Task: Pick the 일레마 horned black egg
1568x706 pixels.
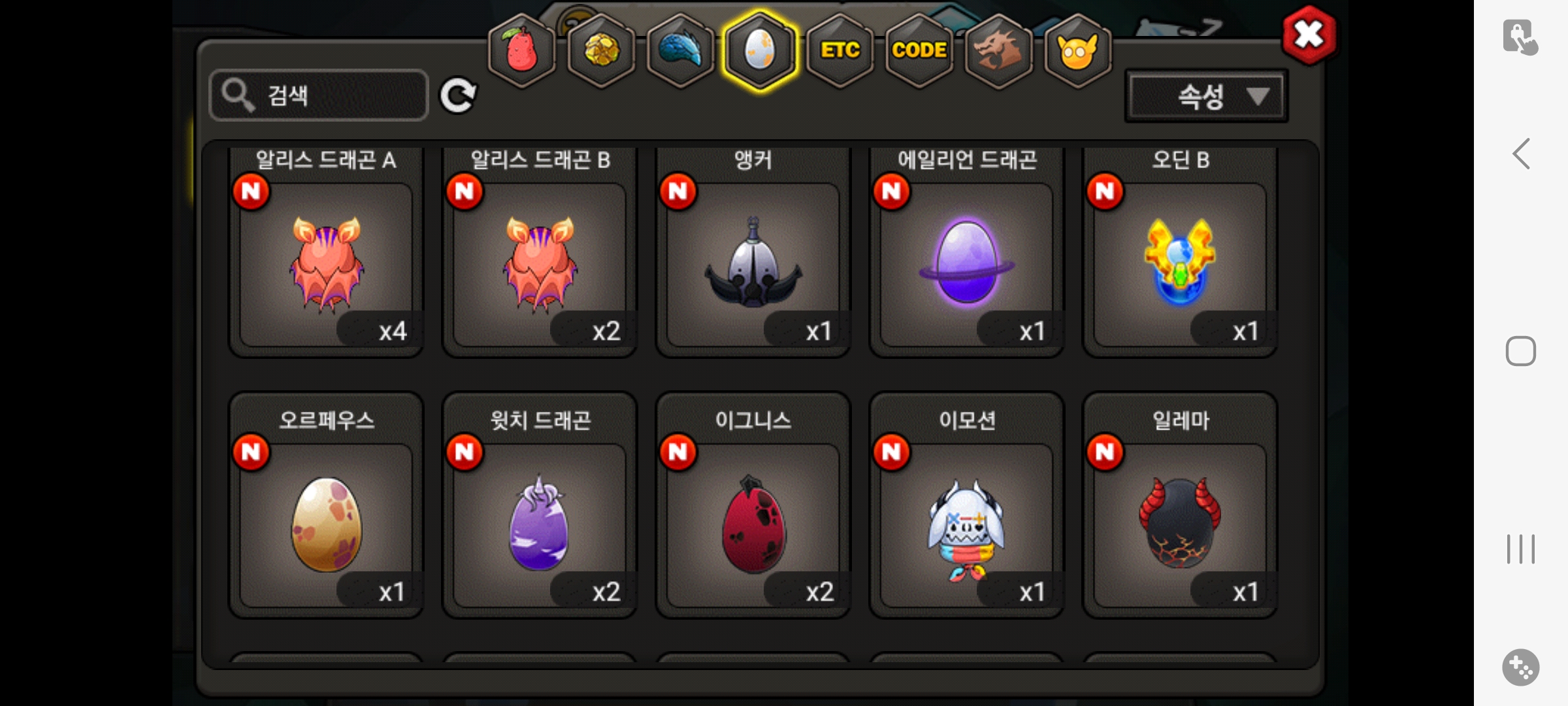Action: 1180,524
